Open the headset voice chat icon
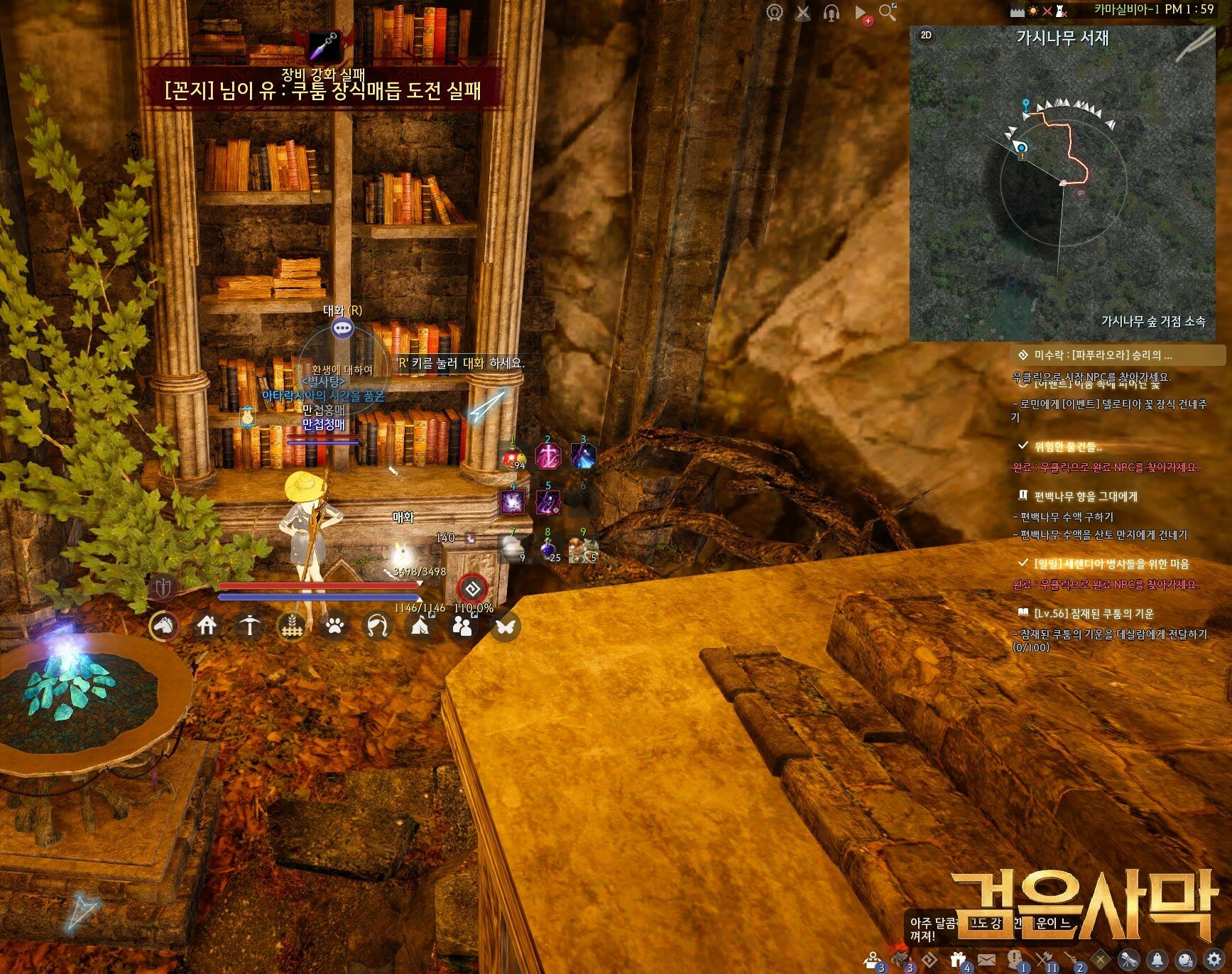 point(832,13)
